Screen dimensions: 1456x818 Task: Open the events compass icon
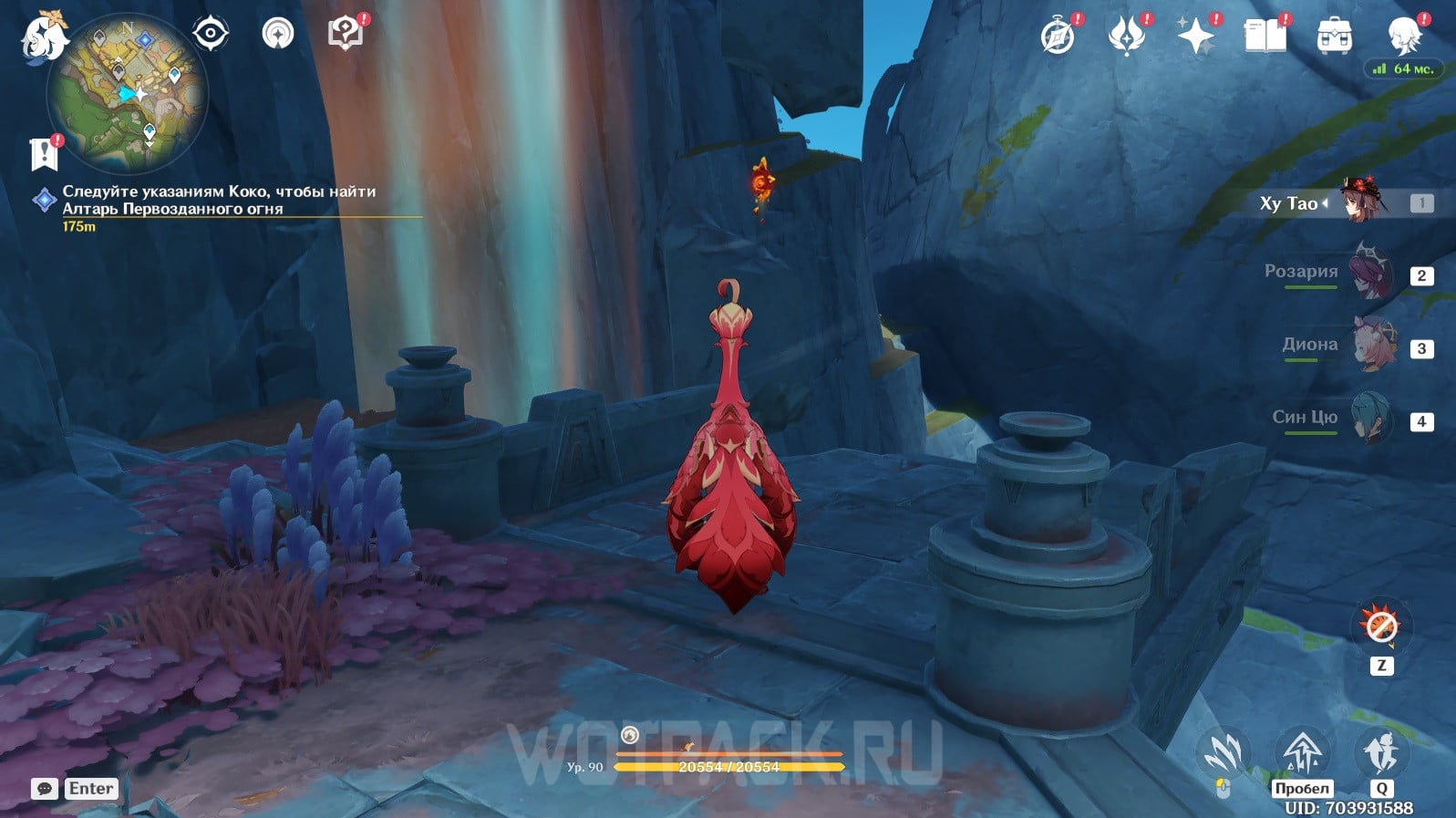(x=1058, y=36)
